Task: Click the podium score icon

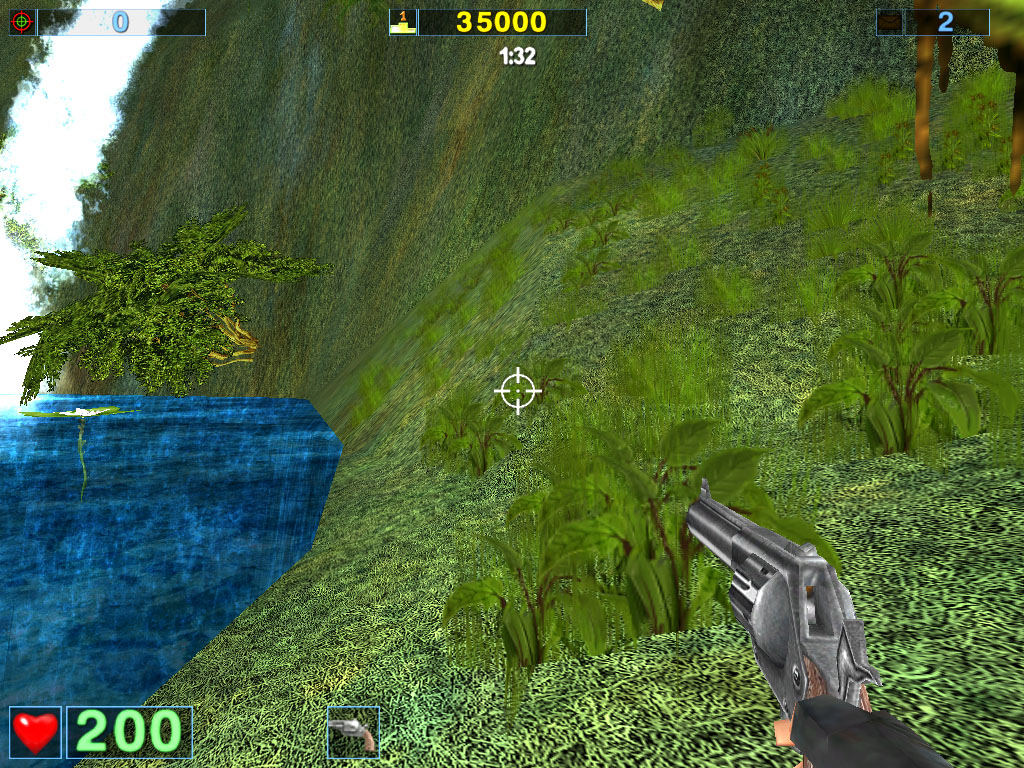Action: pos(403,22)
